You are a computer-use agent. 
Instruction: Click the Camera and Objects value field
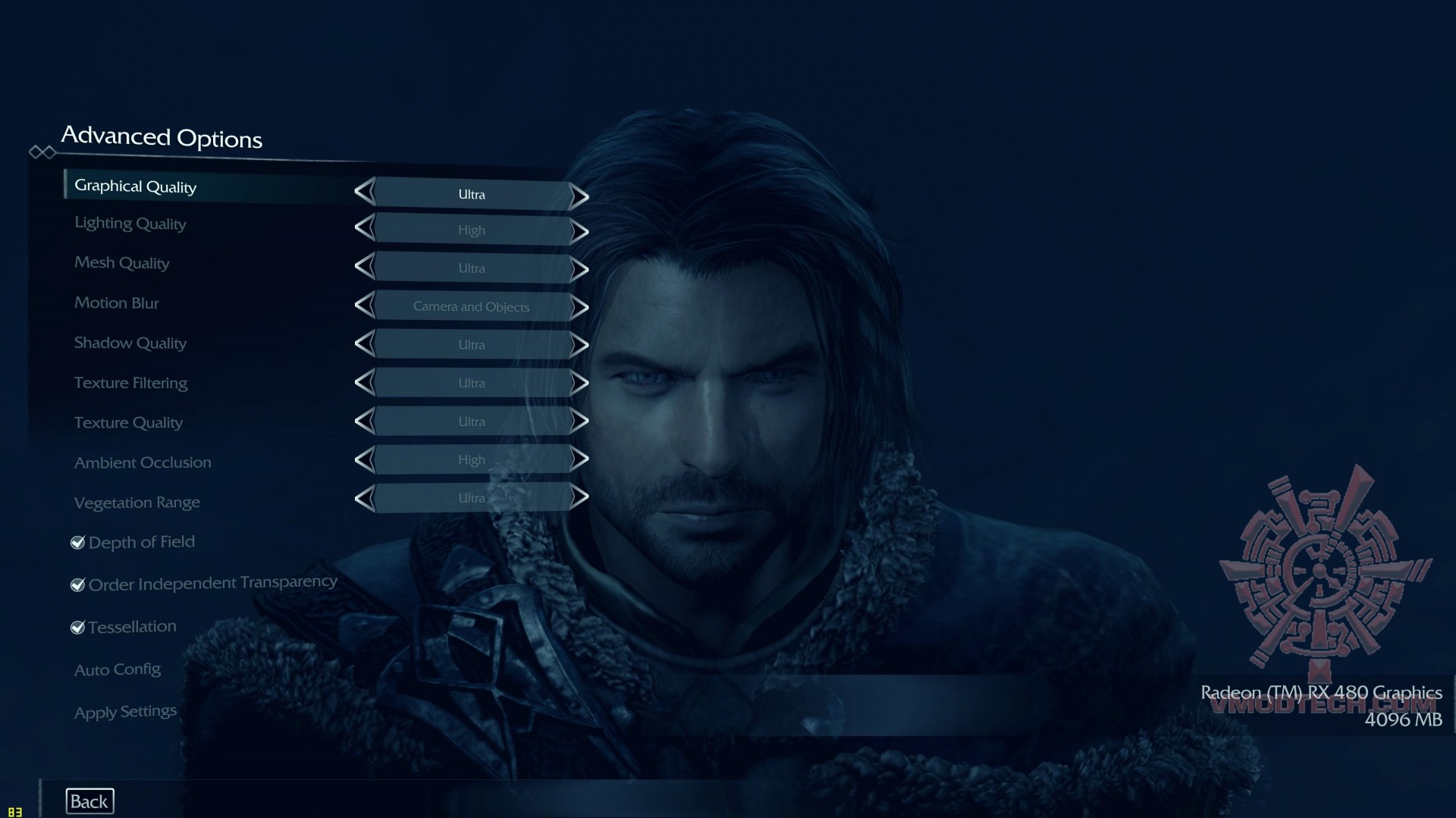click(471, 306)
